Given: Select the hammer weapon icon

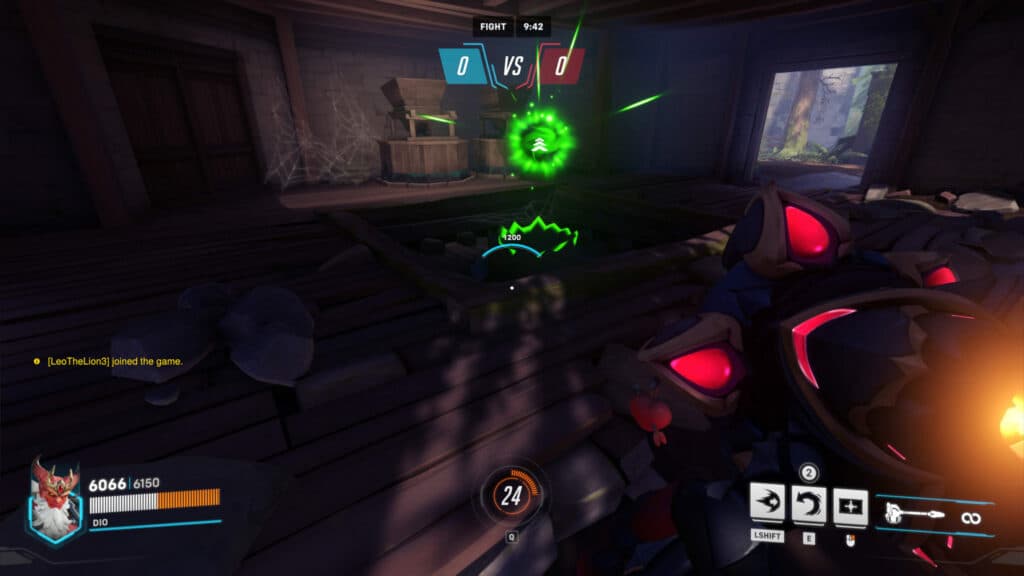Looking at the screenshot, I should coord(911,516).
